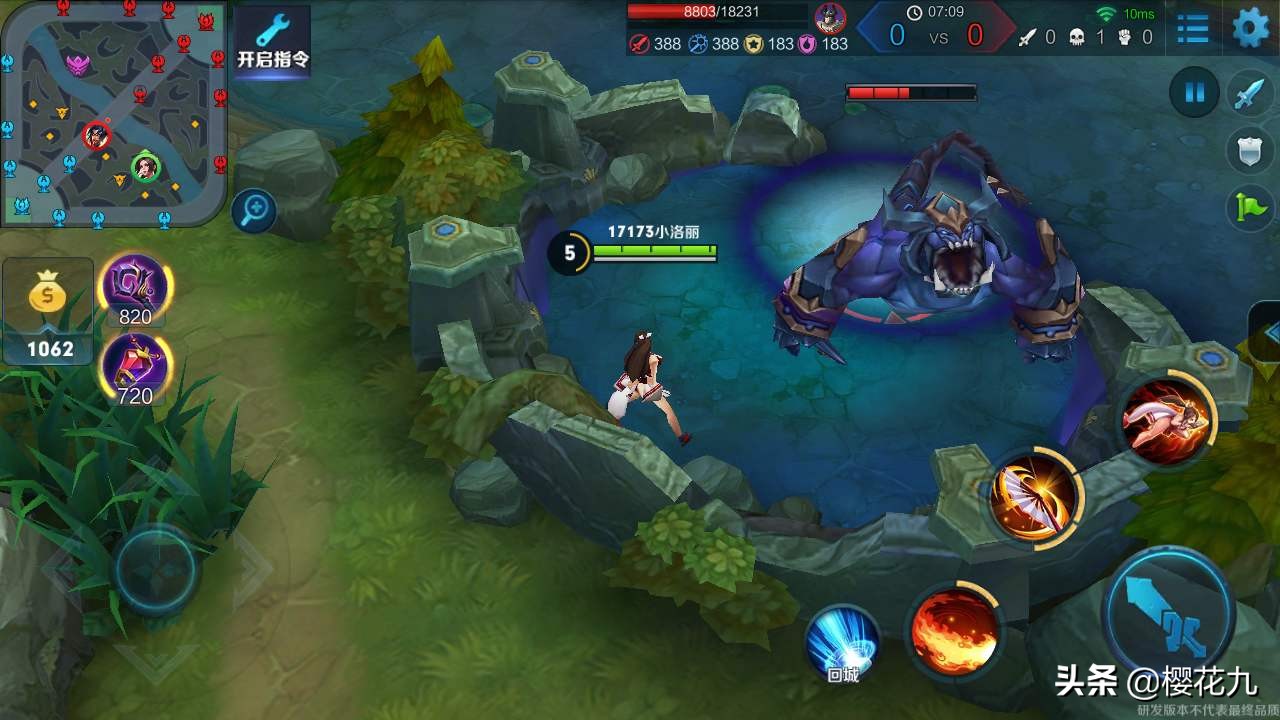Open the minimap

coord(113,111)
